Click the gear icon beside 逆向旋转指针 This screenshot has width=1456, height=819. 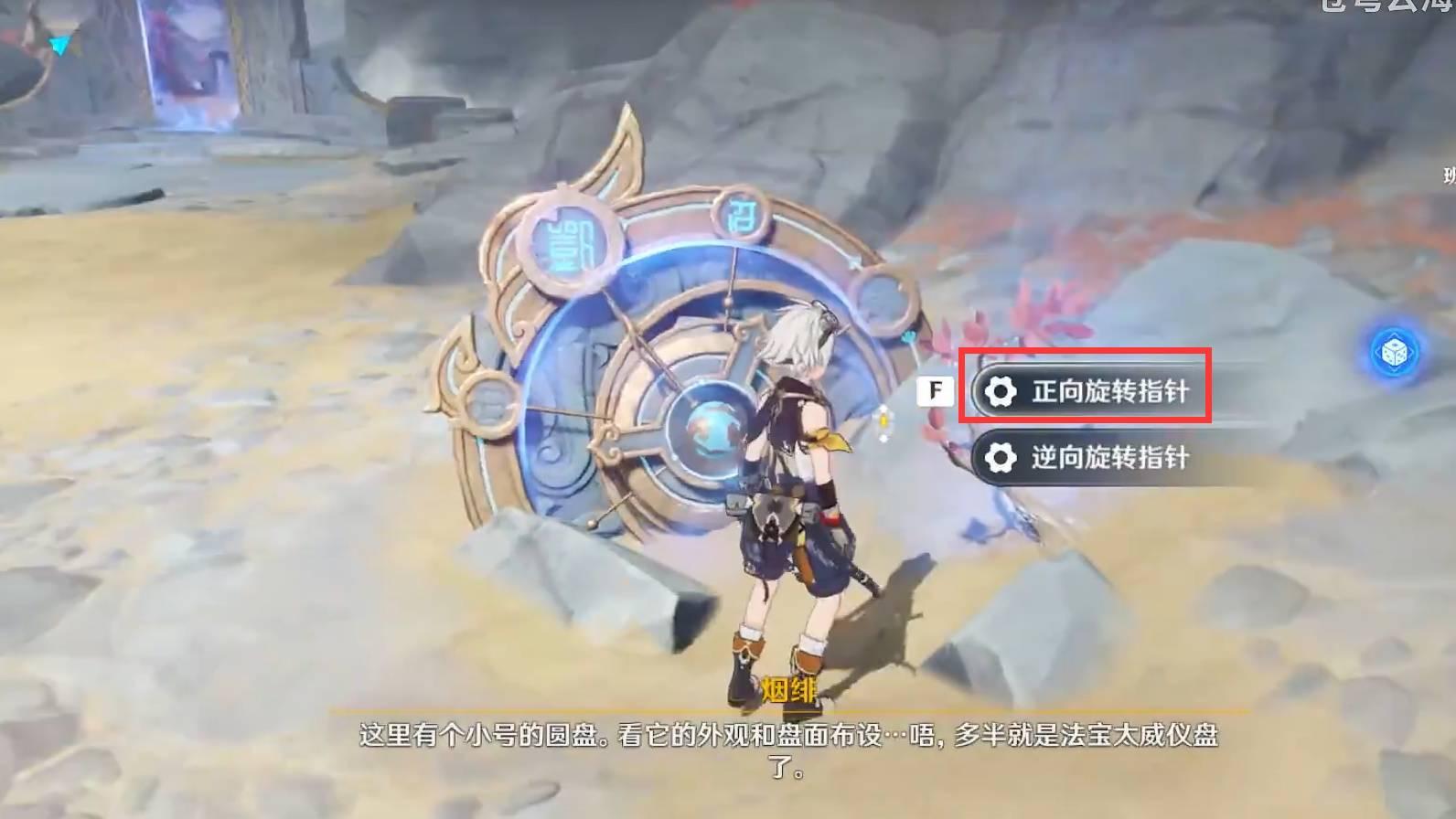pyautogui.click(x=1001, y=459)
